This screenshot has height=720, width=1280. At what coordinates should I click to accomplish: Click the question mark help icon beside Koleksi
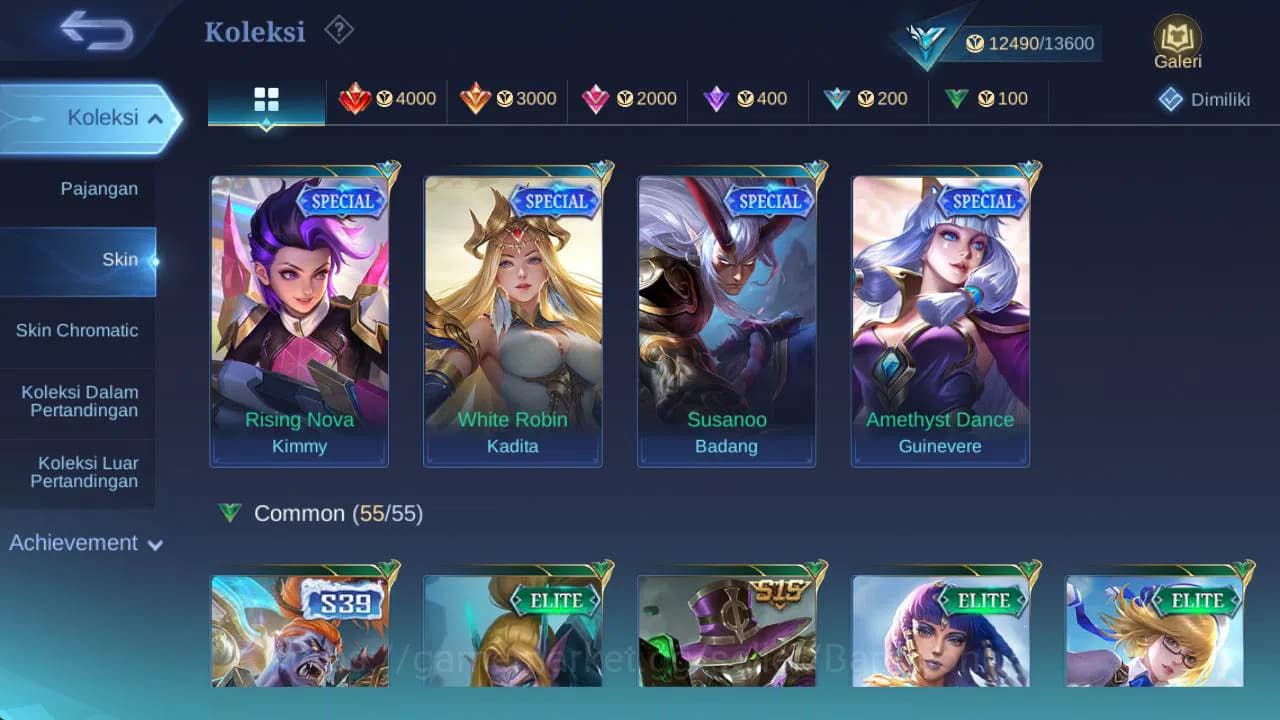coord(338,31)
